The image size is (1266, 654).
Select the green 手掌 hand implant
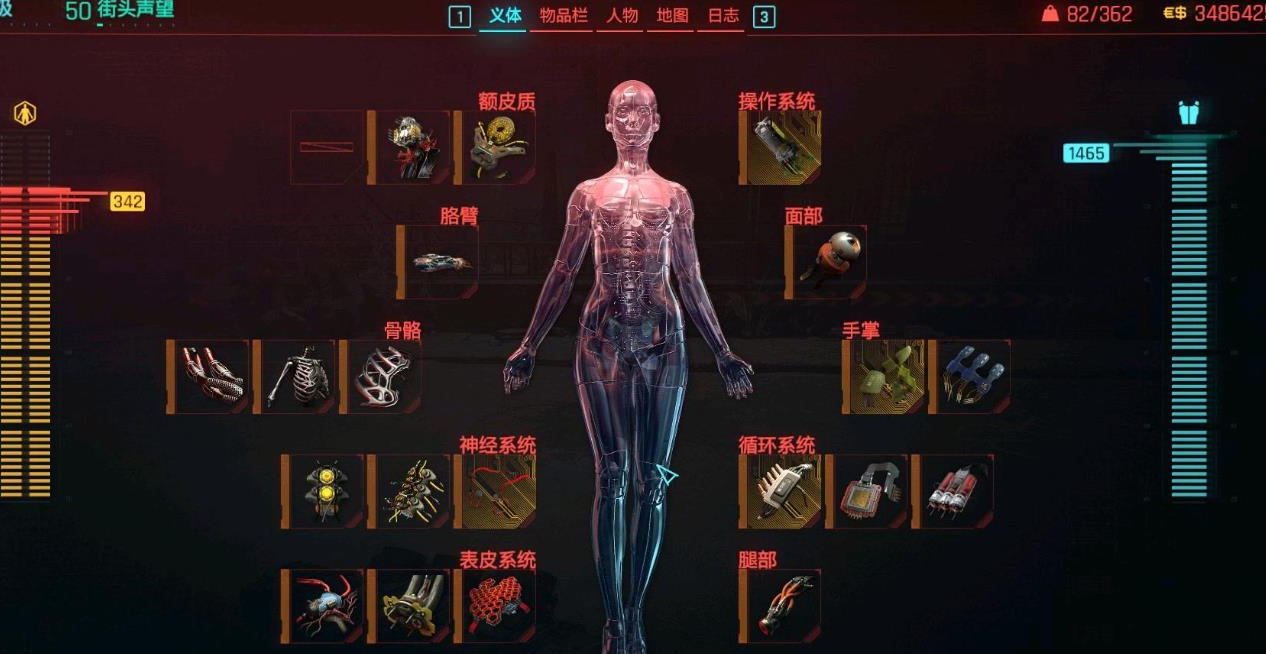[x=884, y=377]
